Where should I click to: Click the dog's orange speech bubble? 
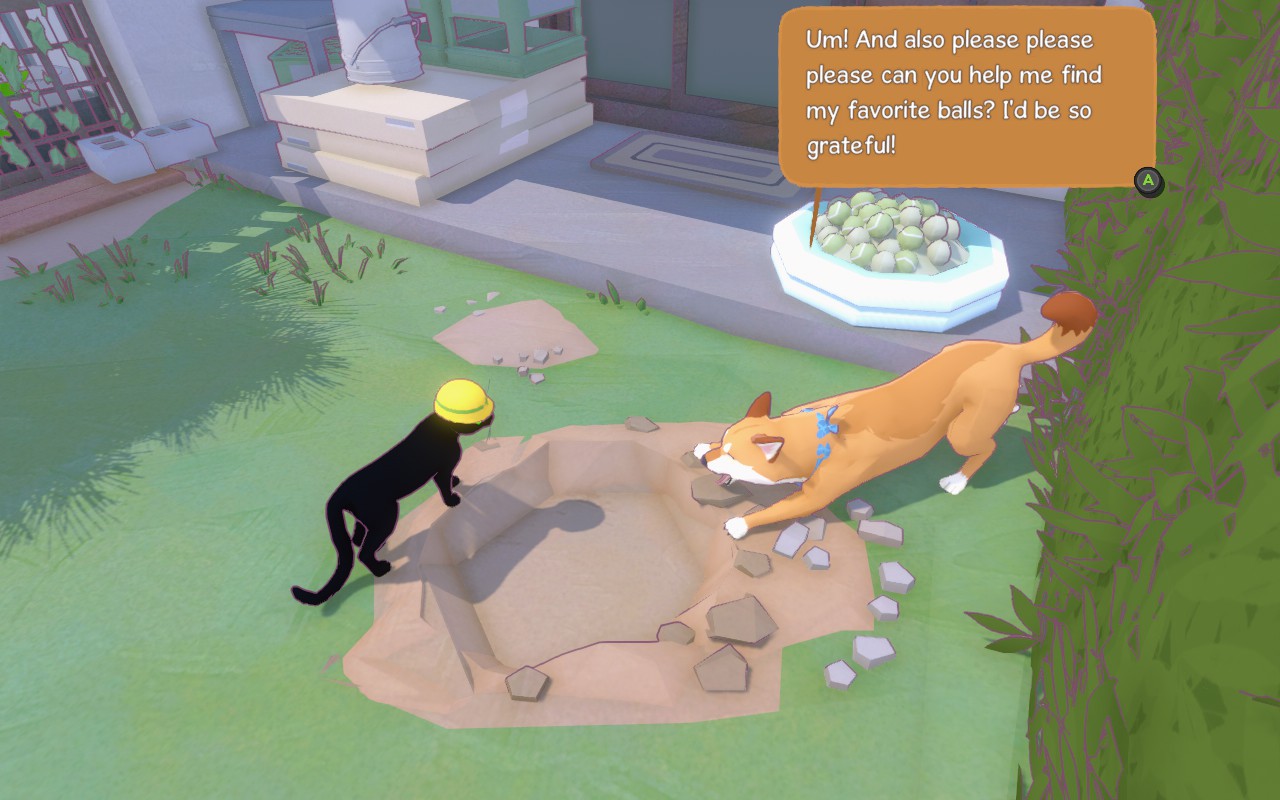(966, 96)
